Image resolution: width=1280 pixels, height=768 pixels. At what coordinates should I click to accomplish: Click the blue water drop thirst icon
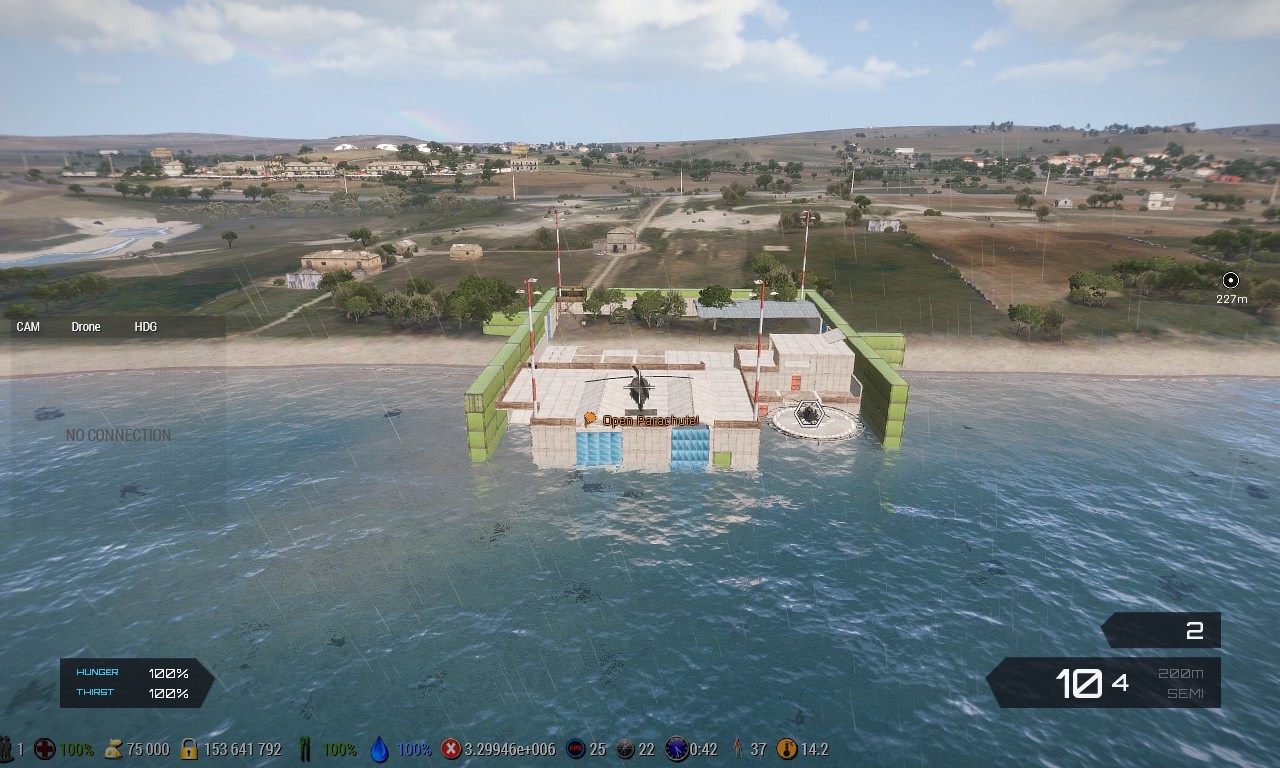coord(379,749)
